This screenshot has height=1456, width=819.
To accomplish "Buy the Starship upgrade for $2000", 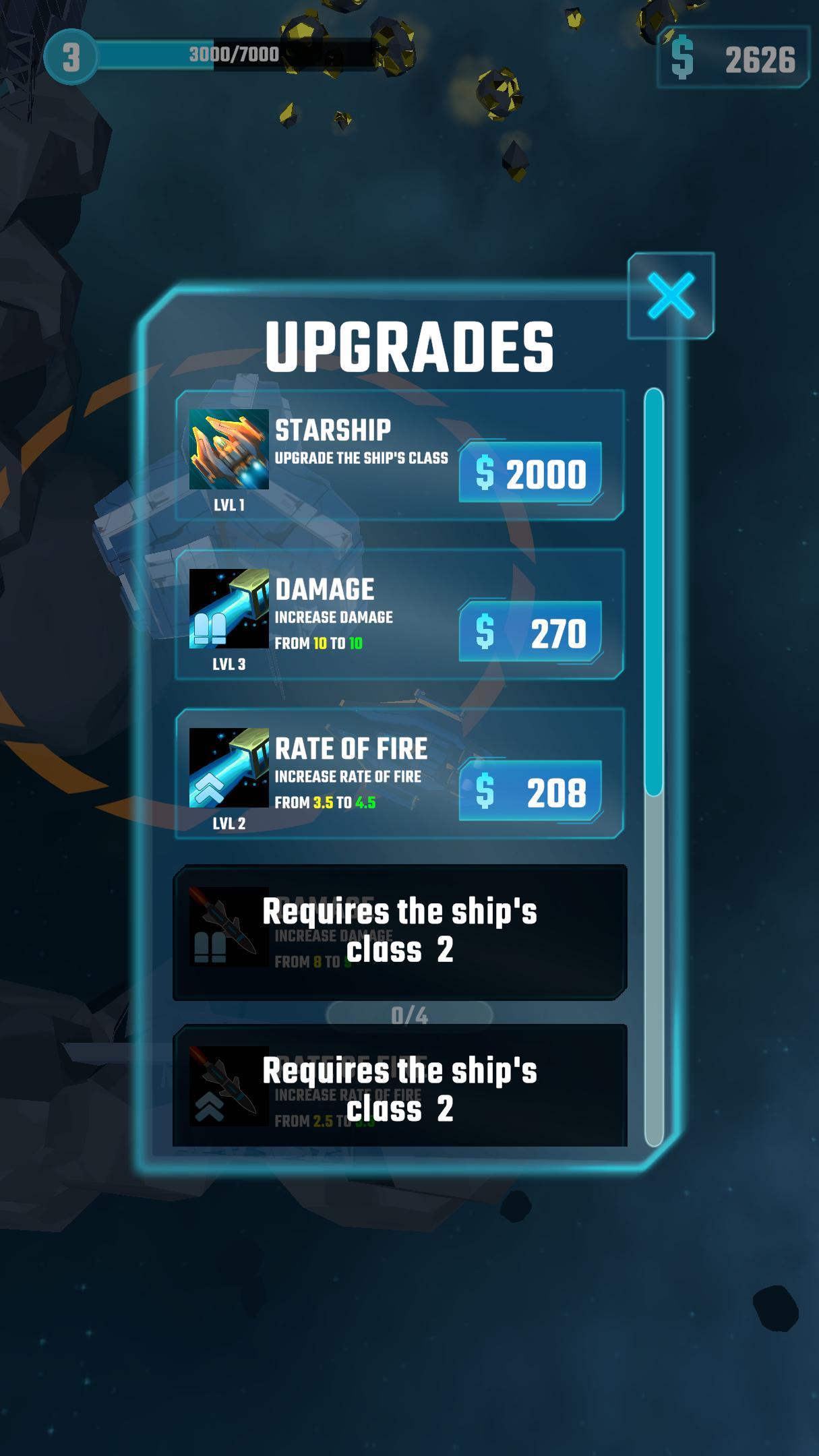I will [x=530, y=473].
